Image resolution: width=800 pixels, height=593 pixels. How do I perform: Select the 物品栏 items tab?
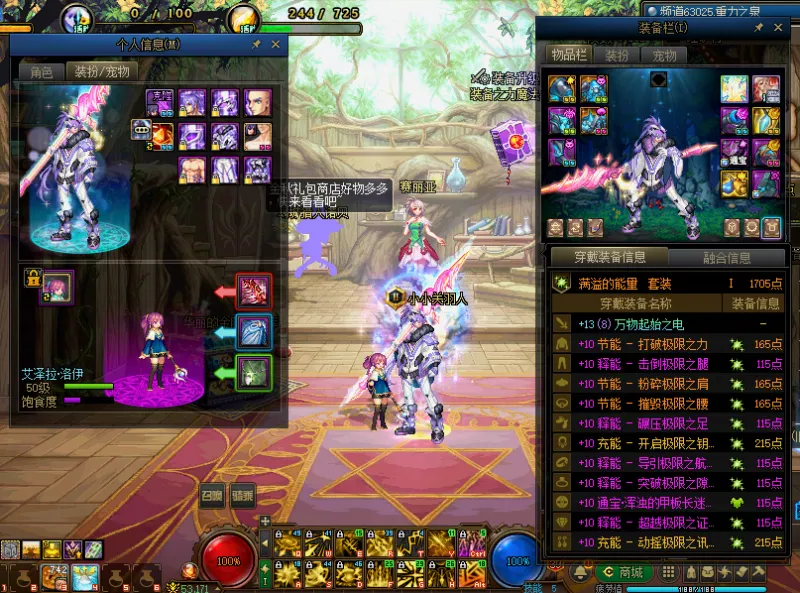pyautogui.click(x=569, y=55)
